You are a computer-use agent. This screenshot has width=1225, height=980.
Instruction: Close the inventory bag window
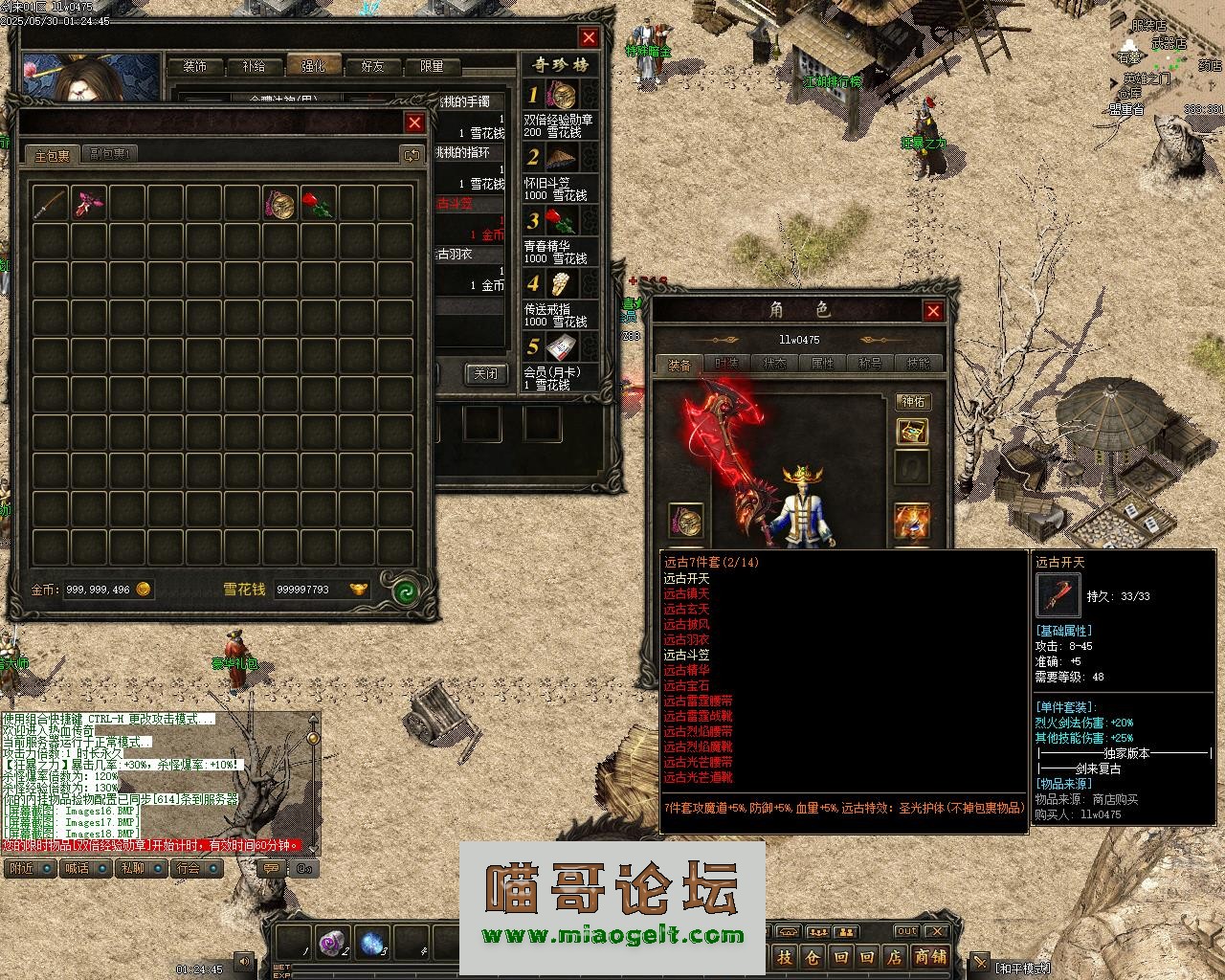point(414,122)
